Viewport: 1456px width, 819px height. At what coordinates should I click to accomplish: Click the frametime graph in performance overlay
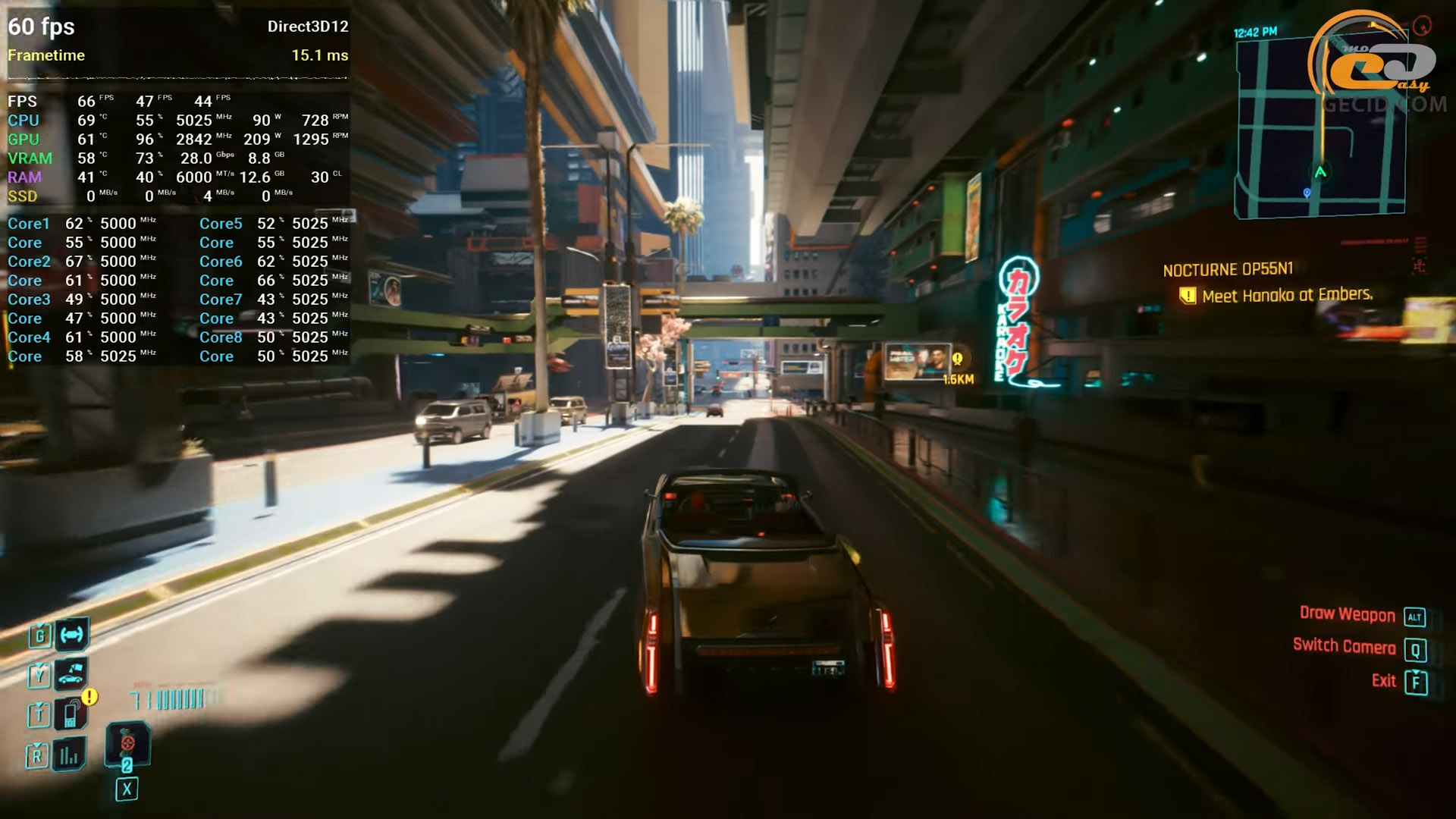177,77
